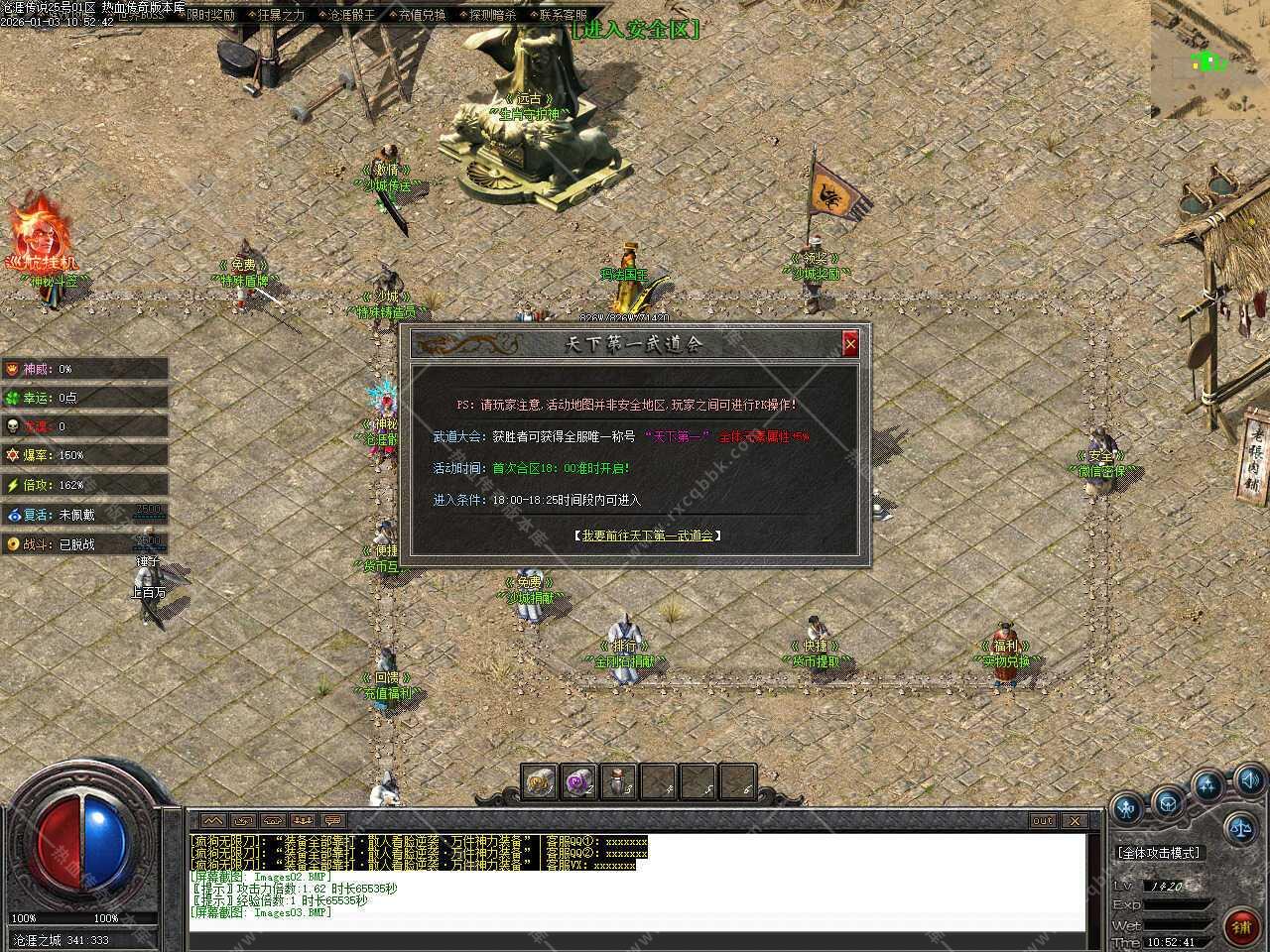The height and width of the screenshot is (952, 1270).
Task: Open the 沧涯骰王 menu
Action: [351, 15]
